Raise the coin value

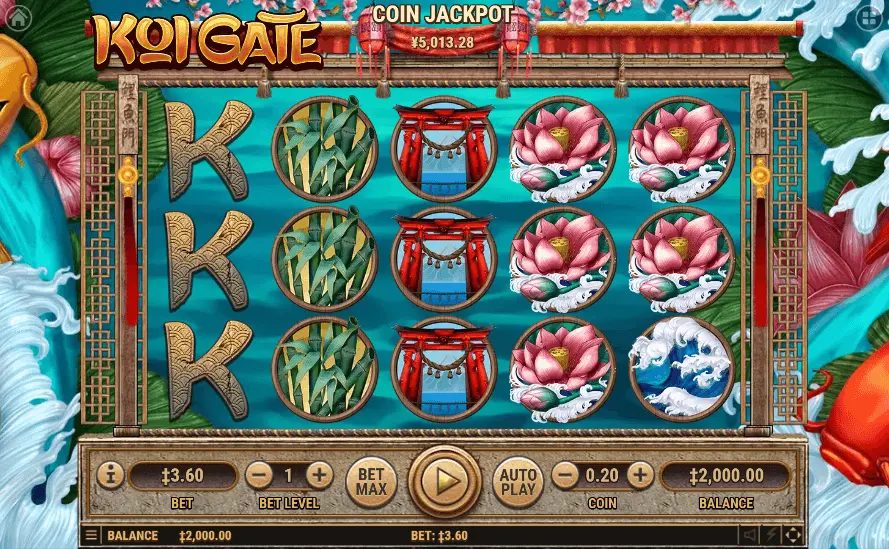(640, 475)
